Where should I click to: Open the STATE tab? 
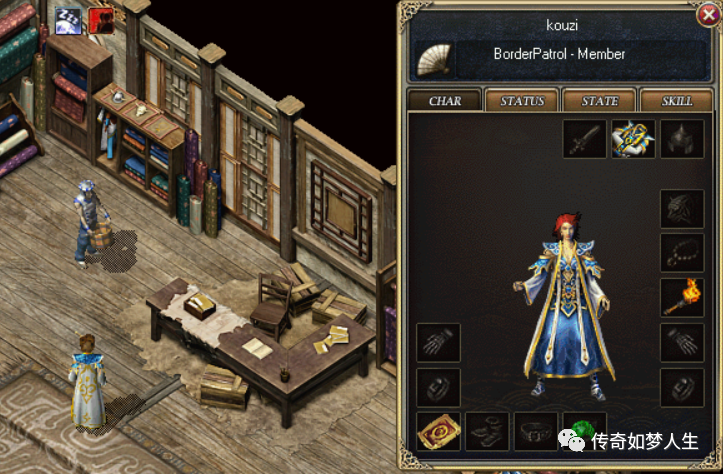tap(599, 101)
